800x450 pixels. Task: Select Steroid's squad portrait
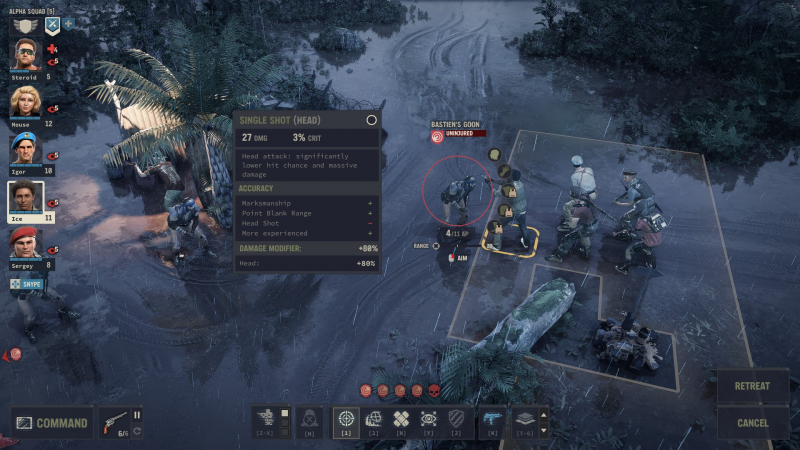tap(25, 56)
